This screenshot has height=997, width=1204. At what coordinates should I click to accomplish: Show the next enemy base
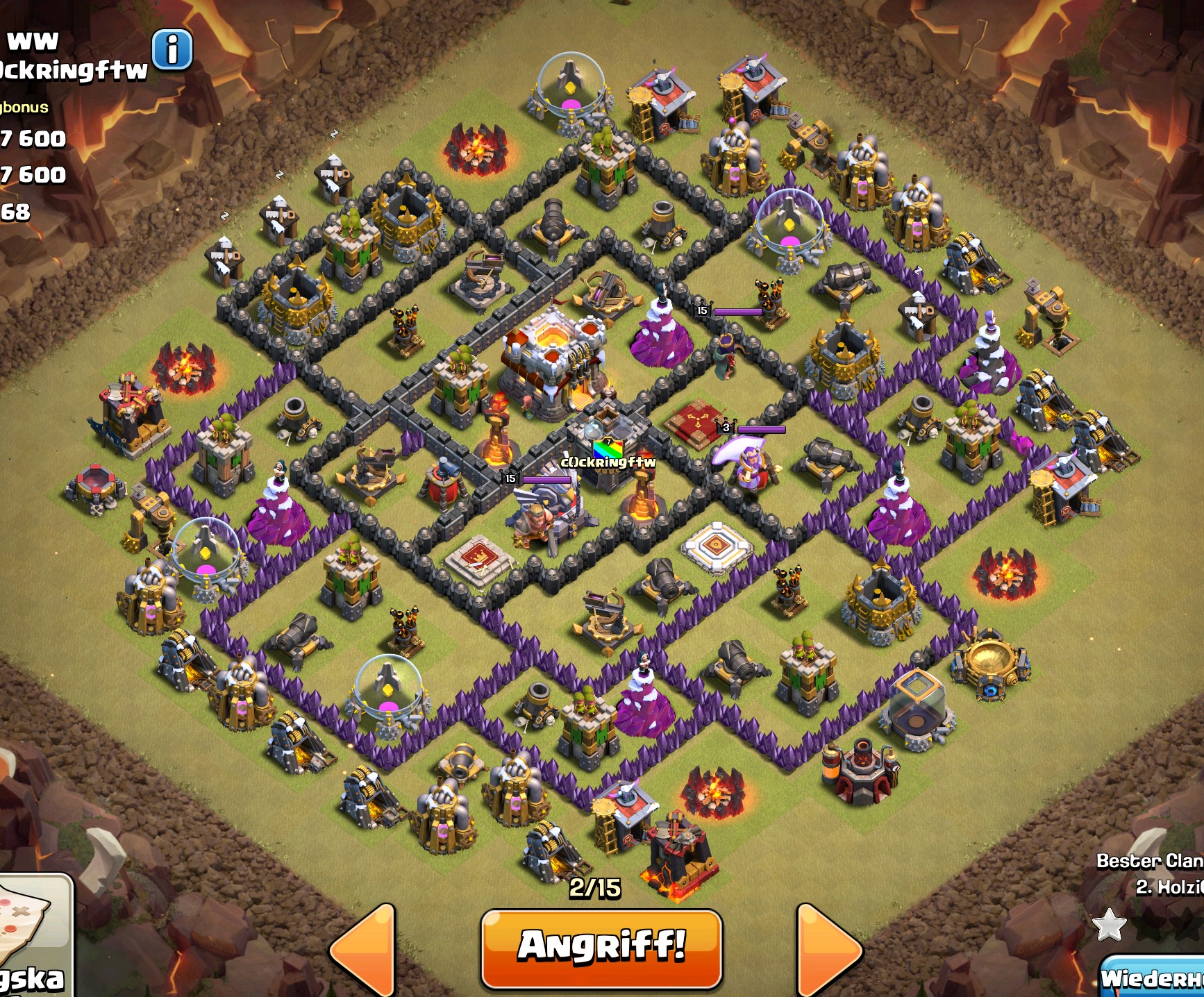828,951
